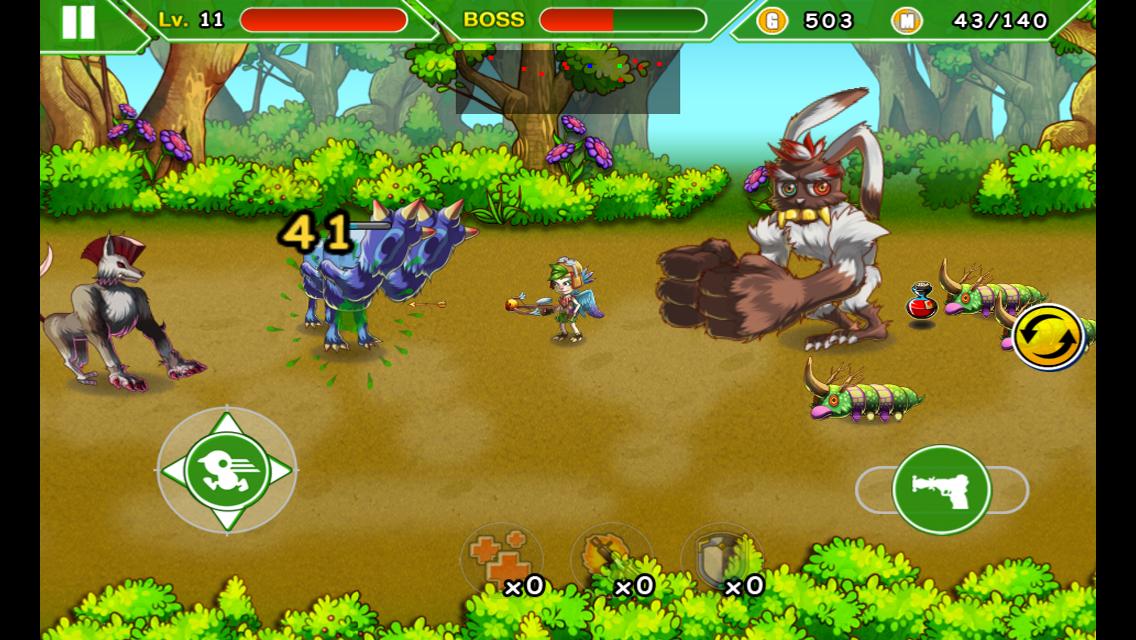Tap the yellow swap arrows button

[1049, 337]
